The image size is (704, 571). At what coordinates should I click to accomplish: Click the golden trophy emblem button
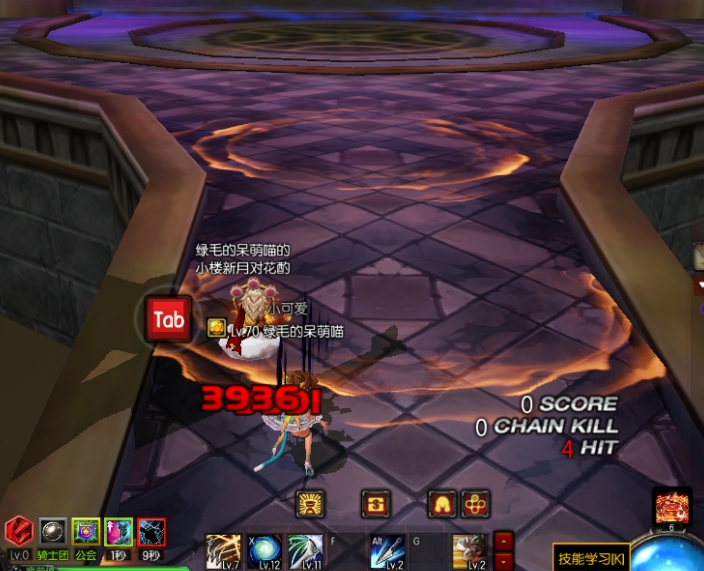pos(311,504)
